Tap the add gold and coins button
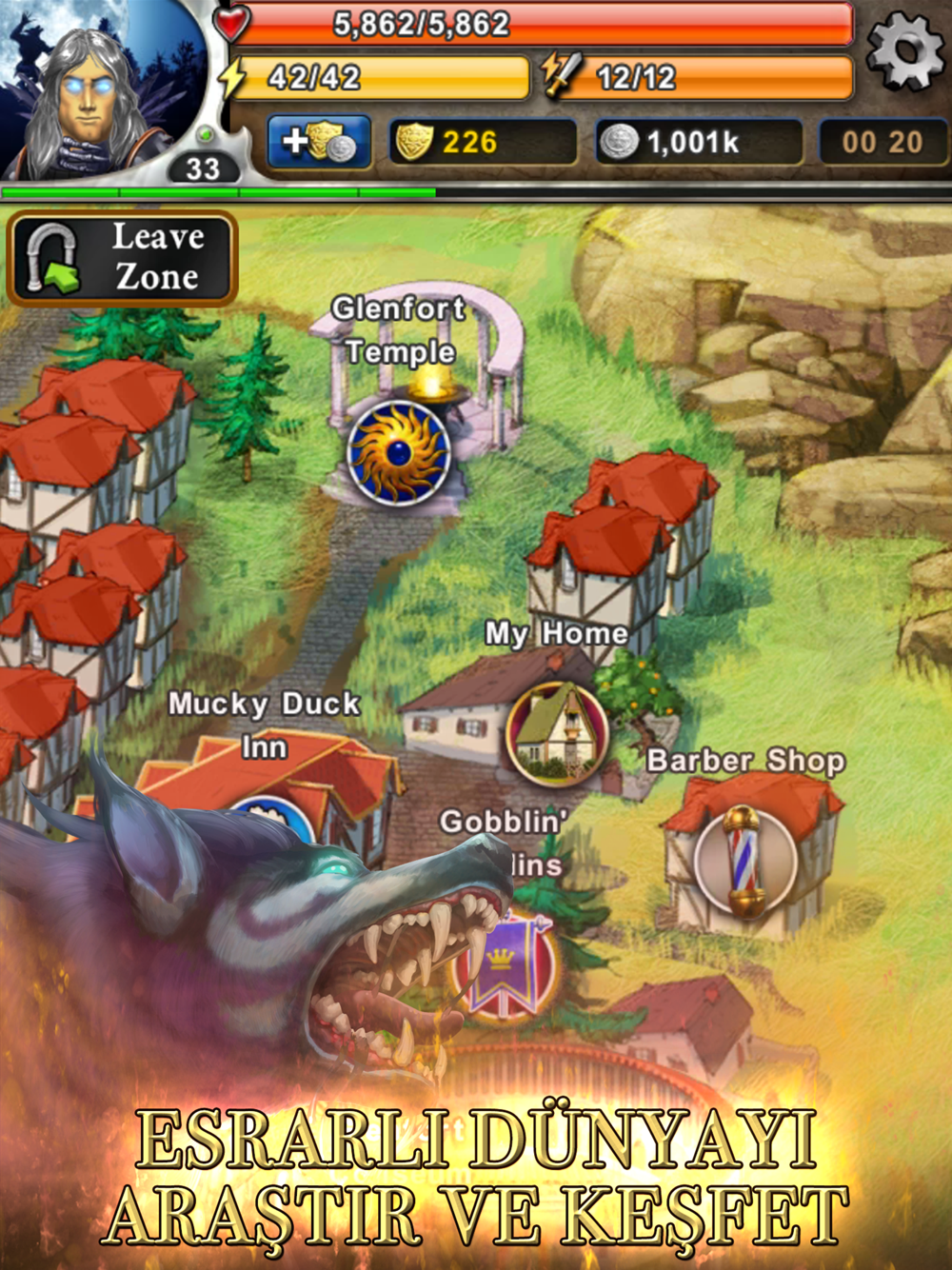The width and height of the screenshot is (952, 1270). click(x=319, y=143)
